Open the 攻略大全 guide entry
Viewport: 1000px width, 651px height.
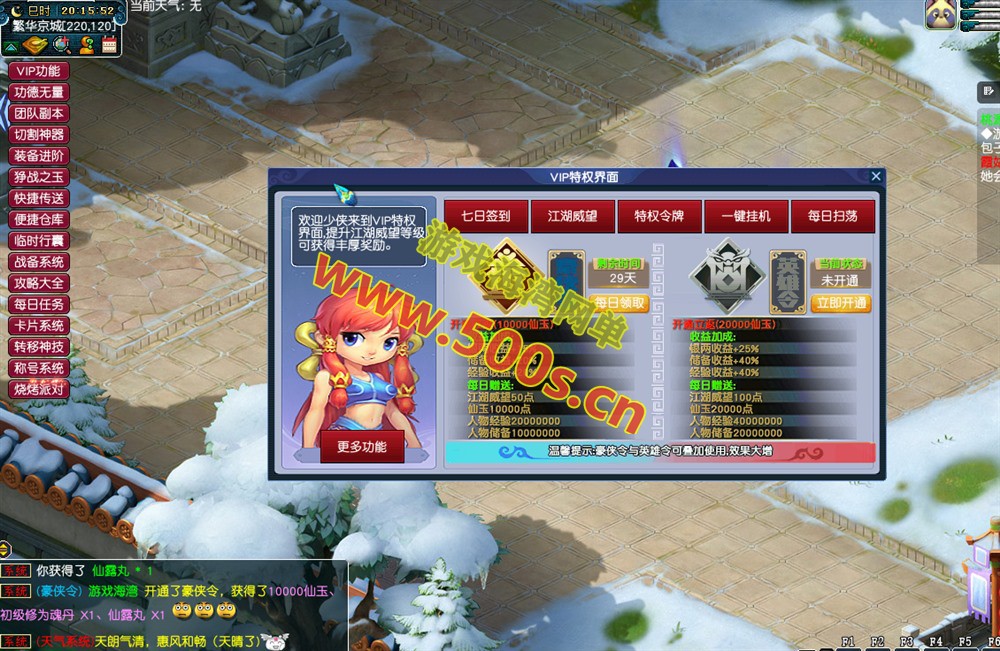click(x=39, y=283)
